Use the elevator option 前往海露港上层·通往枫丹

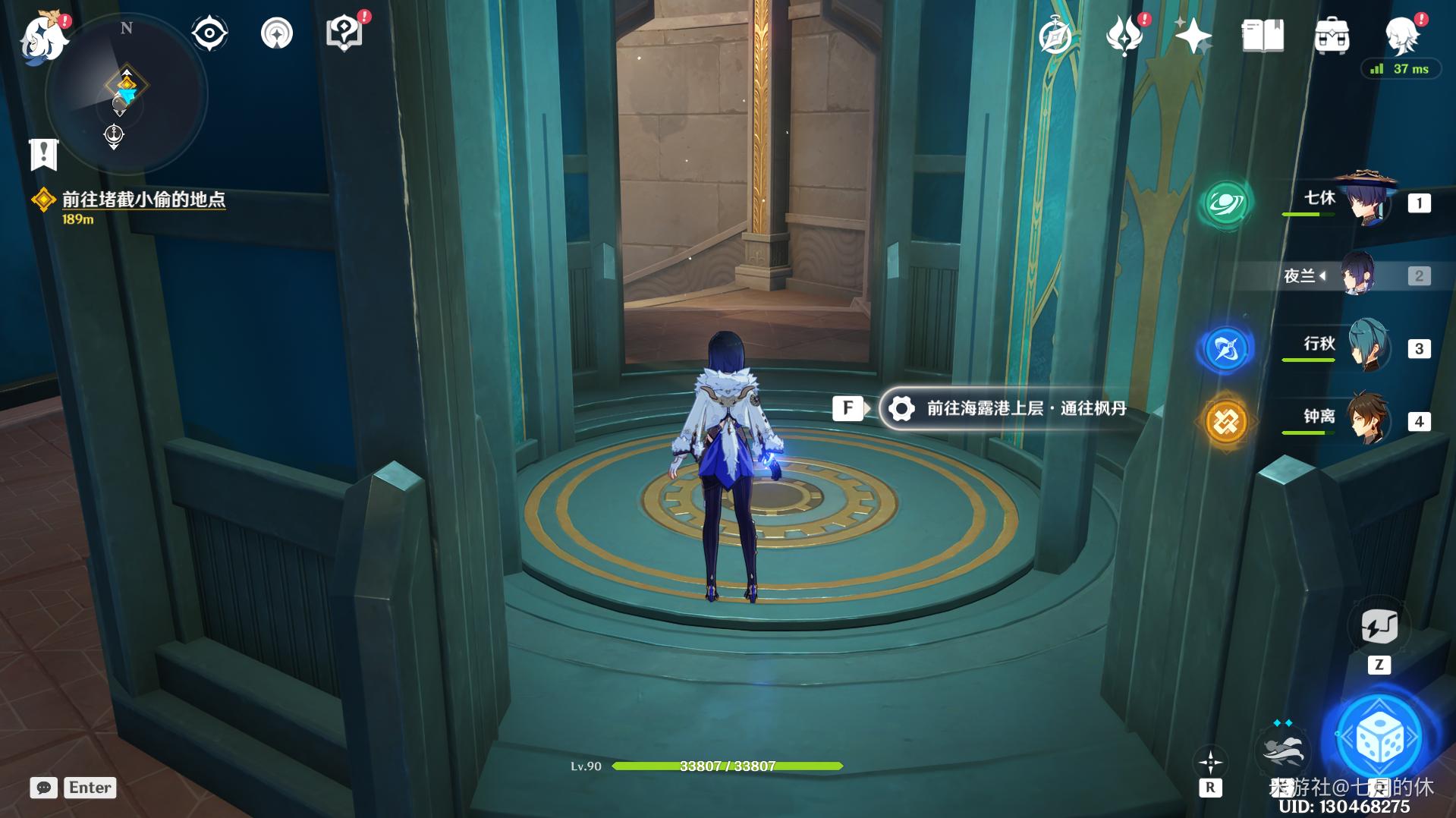click(1013, 408)
